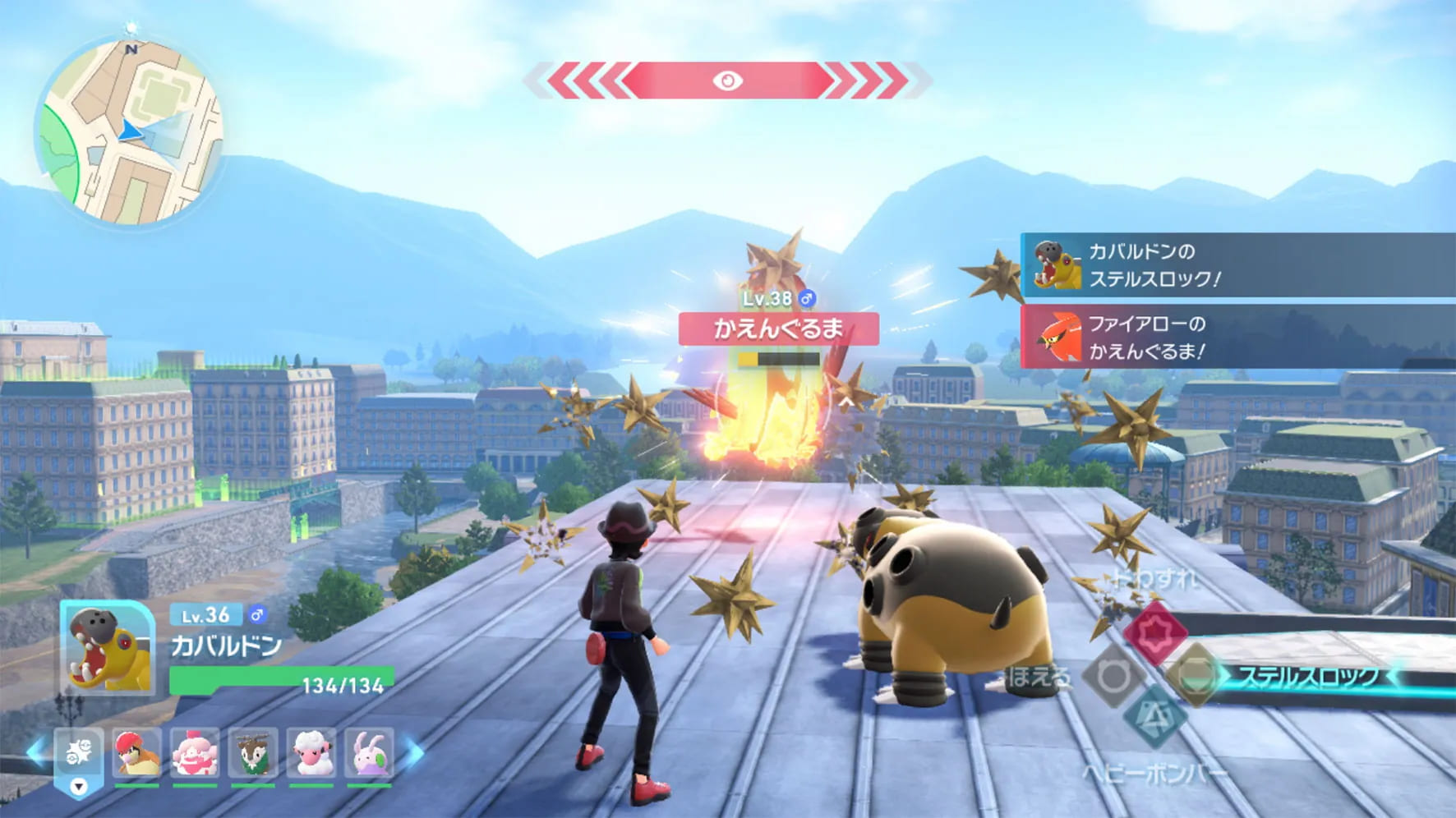Expand the party list with the down arrow
Viewport: 1456px width, 818px height.
click(78, 787)
